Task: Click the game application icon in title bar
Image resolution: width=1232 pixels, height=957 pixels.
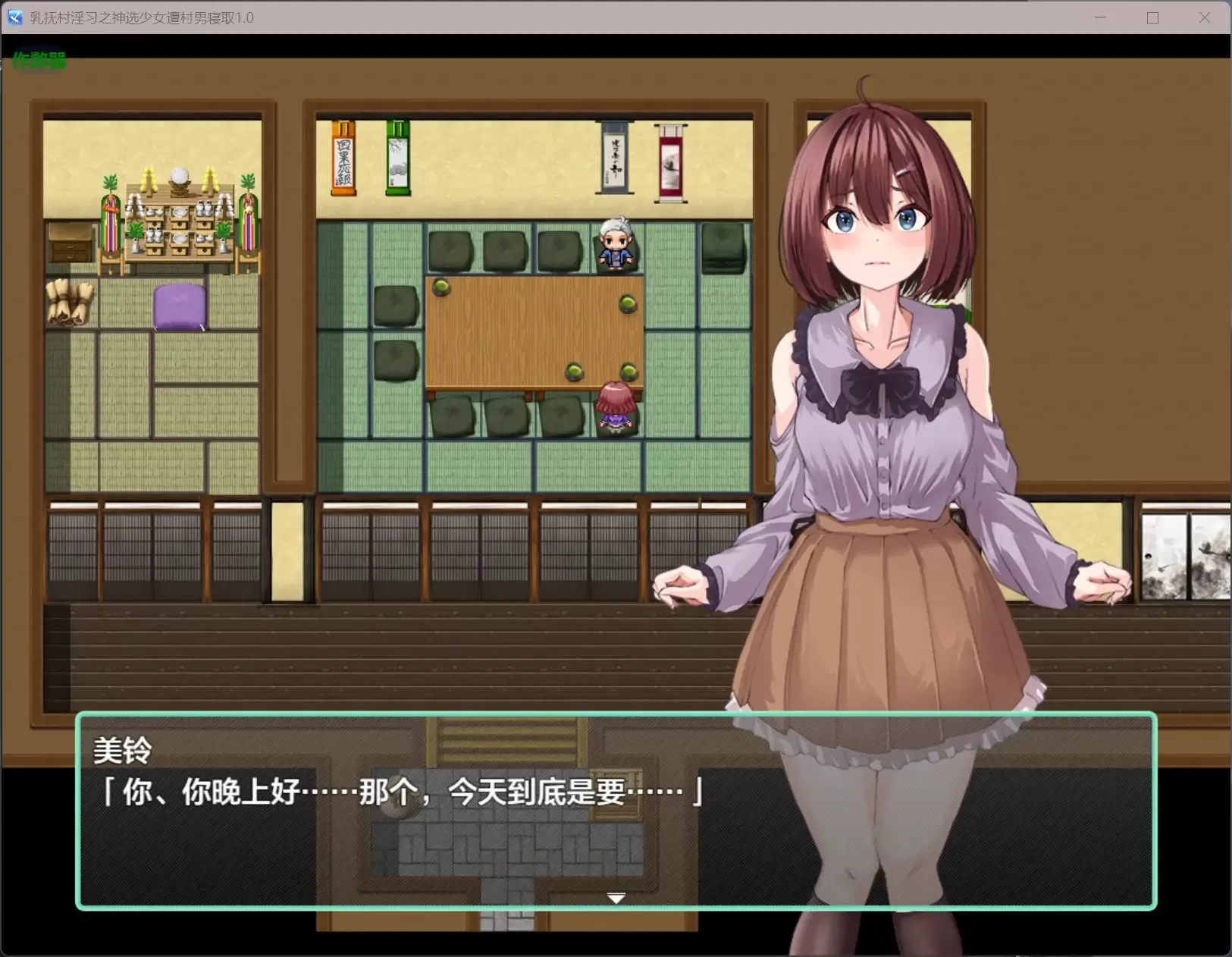Action: (14, 17)
